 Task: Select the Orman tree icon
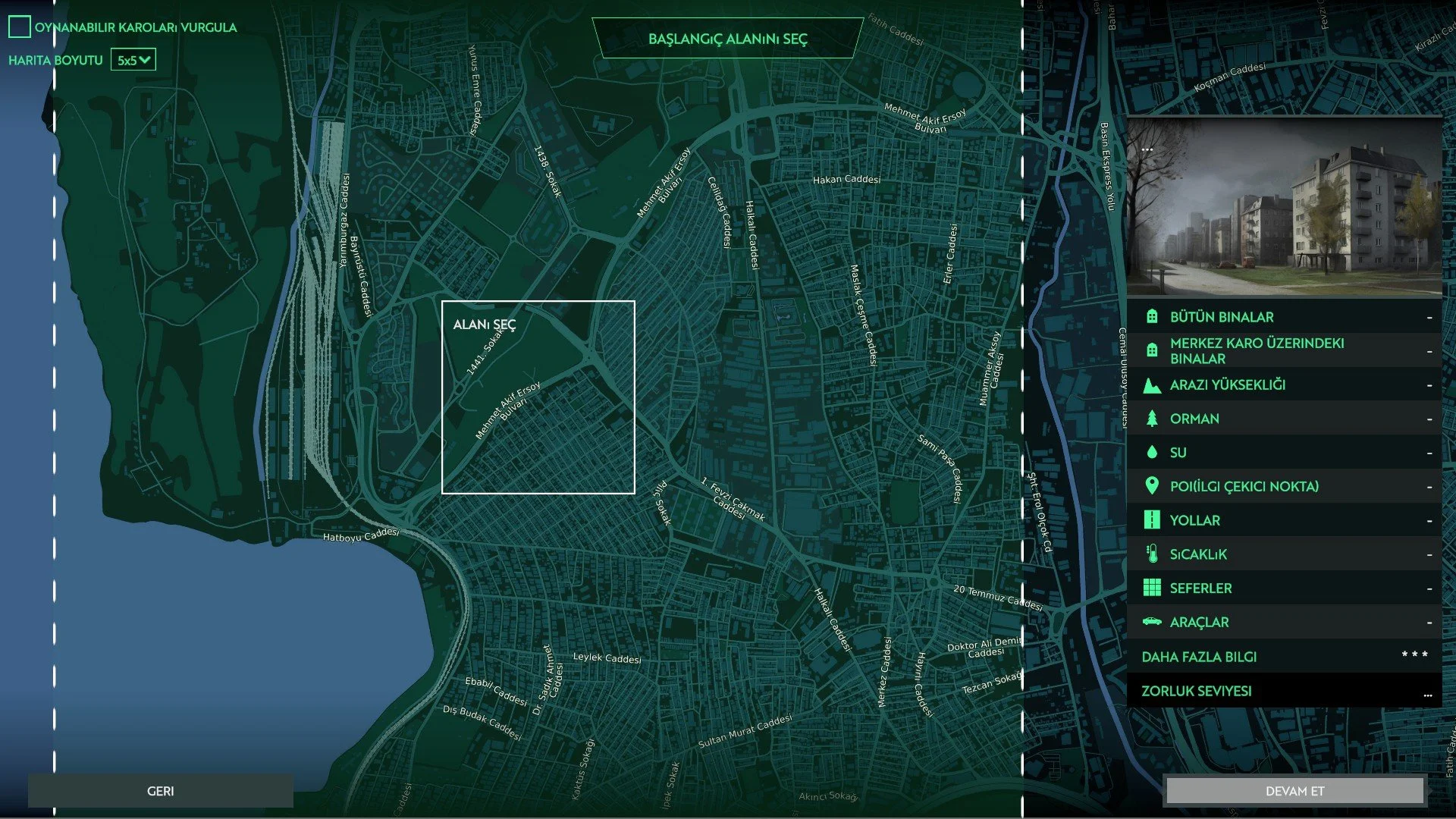pyautogui.click(x=1153, y=418)
